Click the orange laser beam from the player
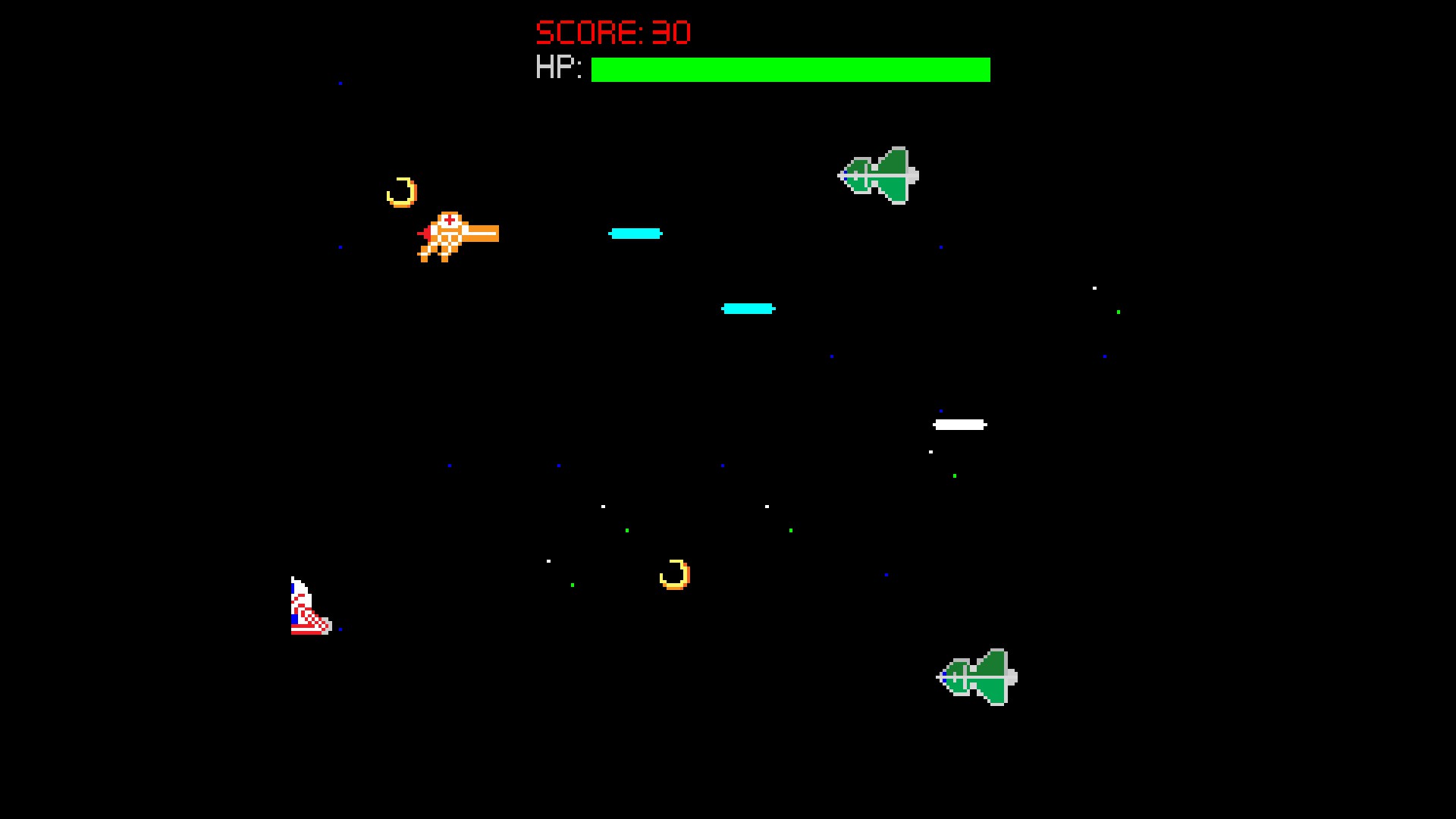The width and height of the screenshot is (1456, 819). 482,234
